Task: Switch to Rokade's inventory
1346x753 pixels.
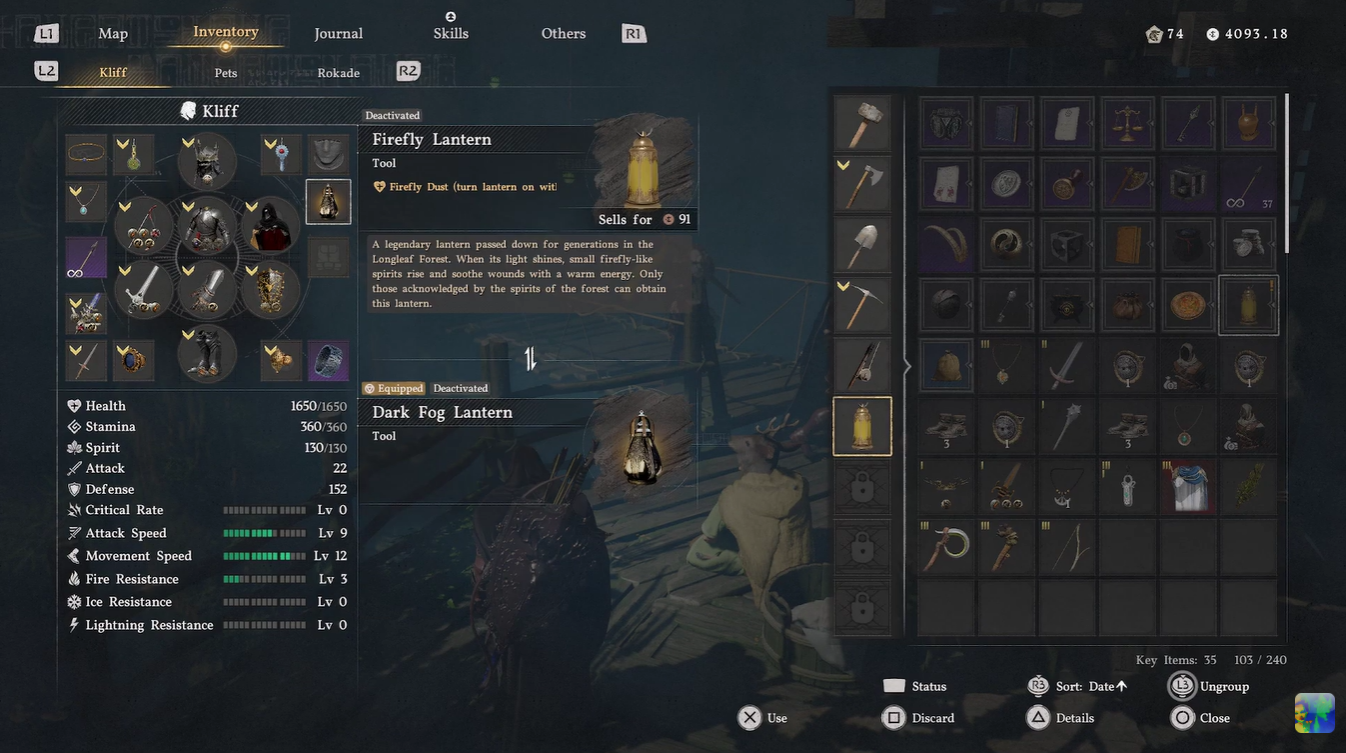Action: 338,73
